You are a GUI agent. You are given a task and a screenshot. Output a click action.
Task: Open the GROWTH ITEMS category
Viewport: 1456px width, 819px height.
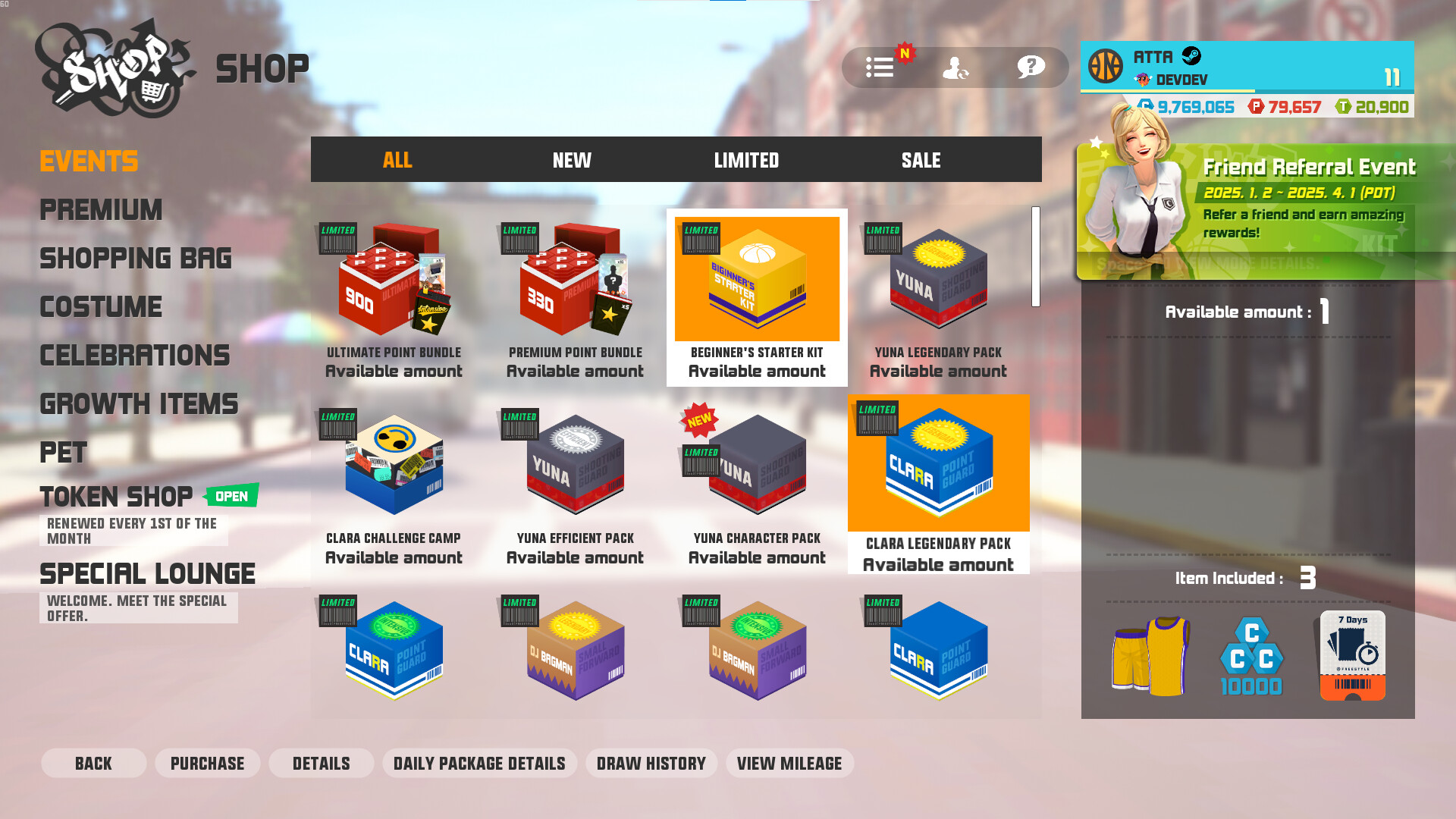139,404
